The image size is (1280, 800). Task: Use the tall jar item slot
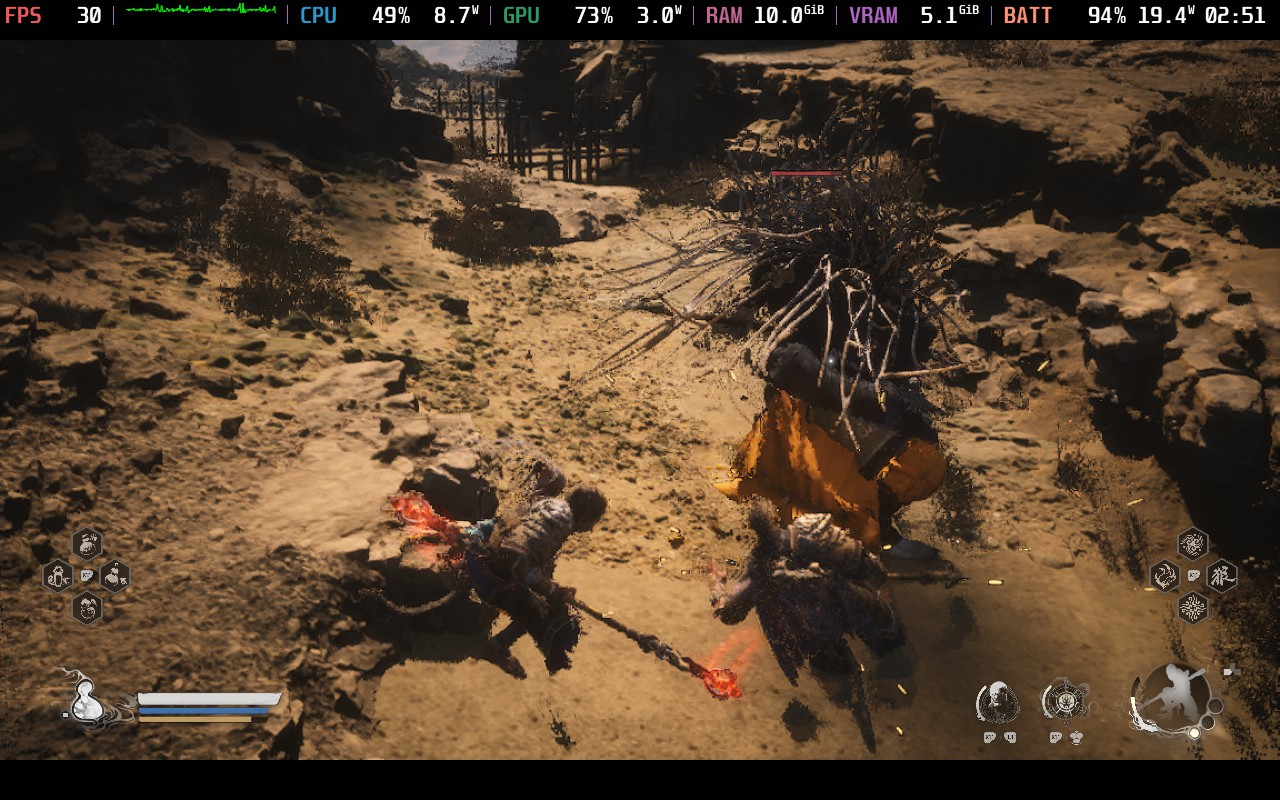coord(58,576)
